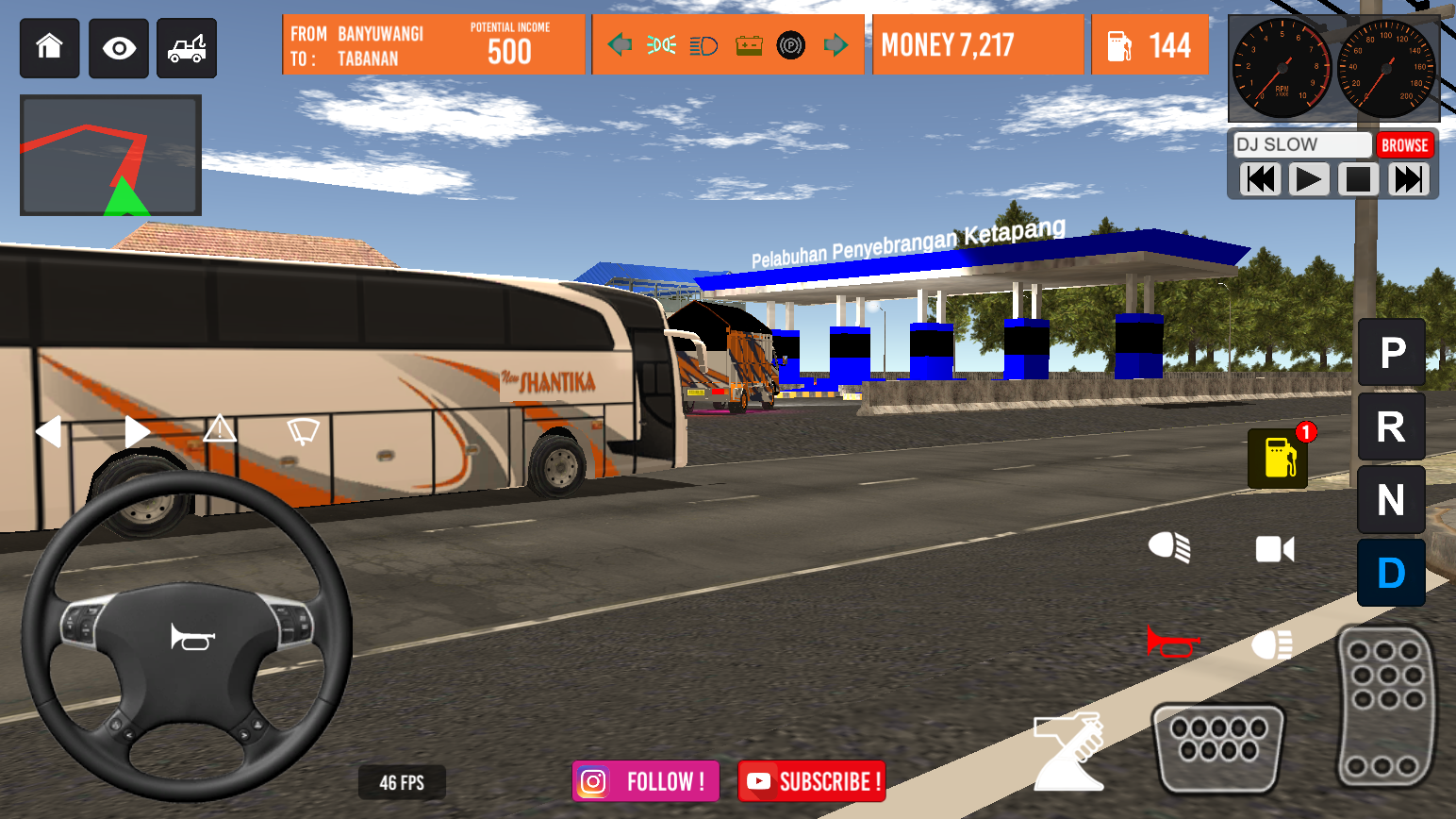
Task: Switch camera using the video camera icon
Action: pos(1275,547)
